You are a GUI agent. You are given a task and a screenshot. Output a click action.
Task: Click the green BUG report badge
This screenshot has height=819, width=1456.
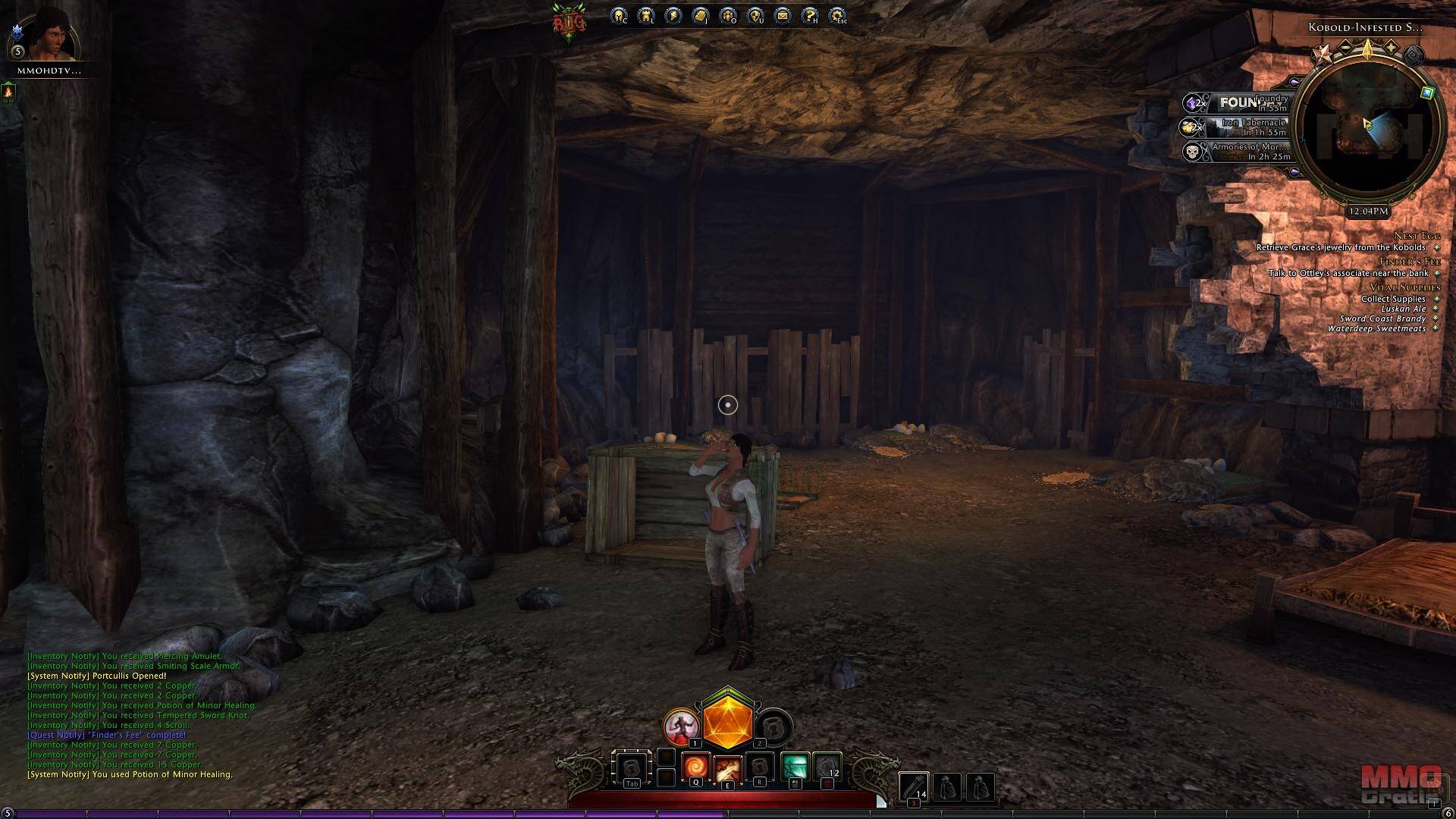click(x=570, y=23)
